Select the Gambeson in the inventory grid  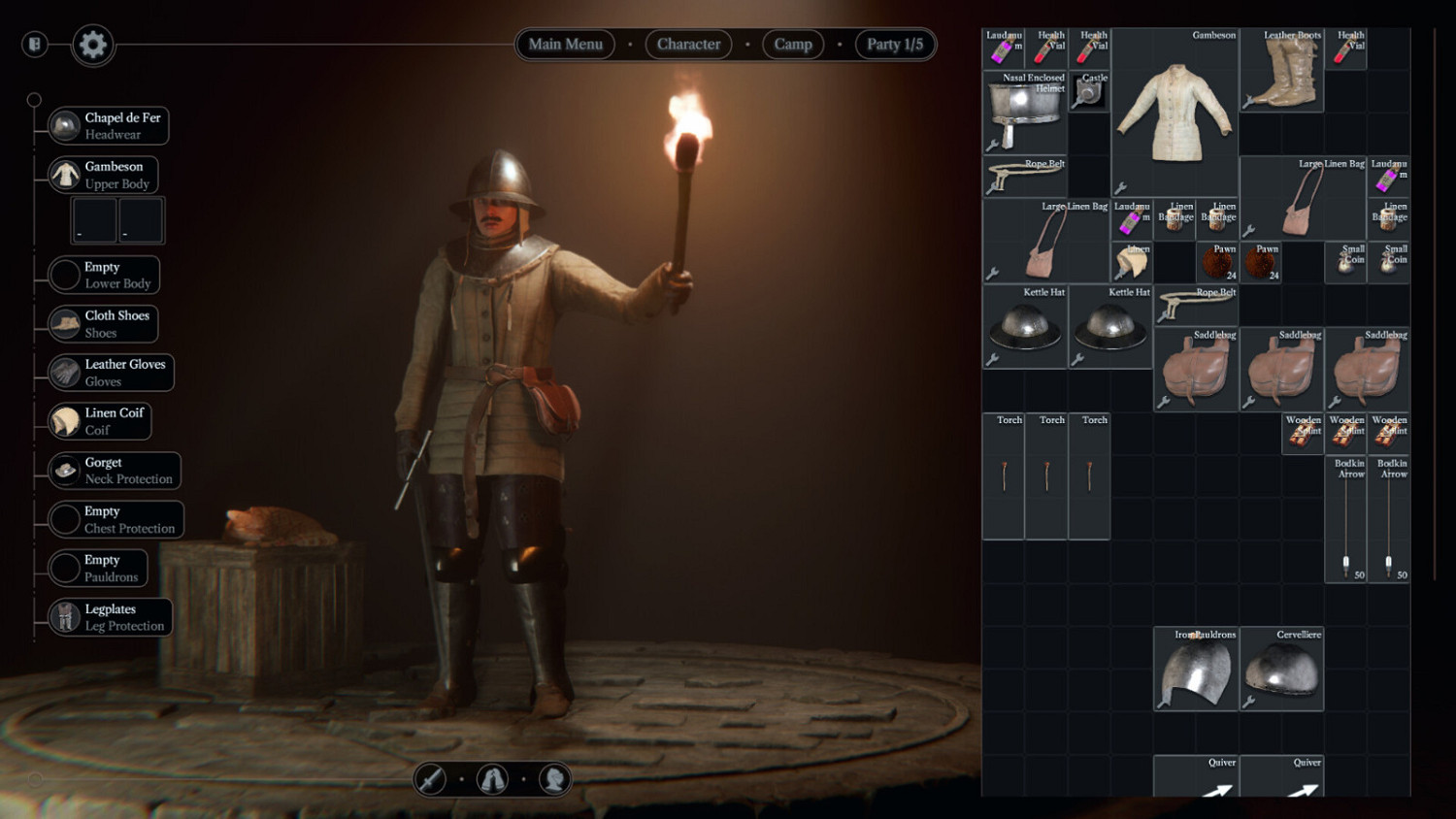[1175, 112]
